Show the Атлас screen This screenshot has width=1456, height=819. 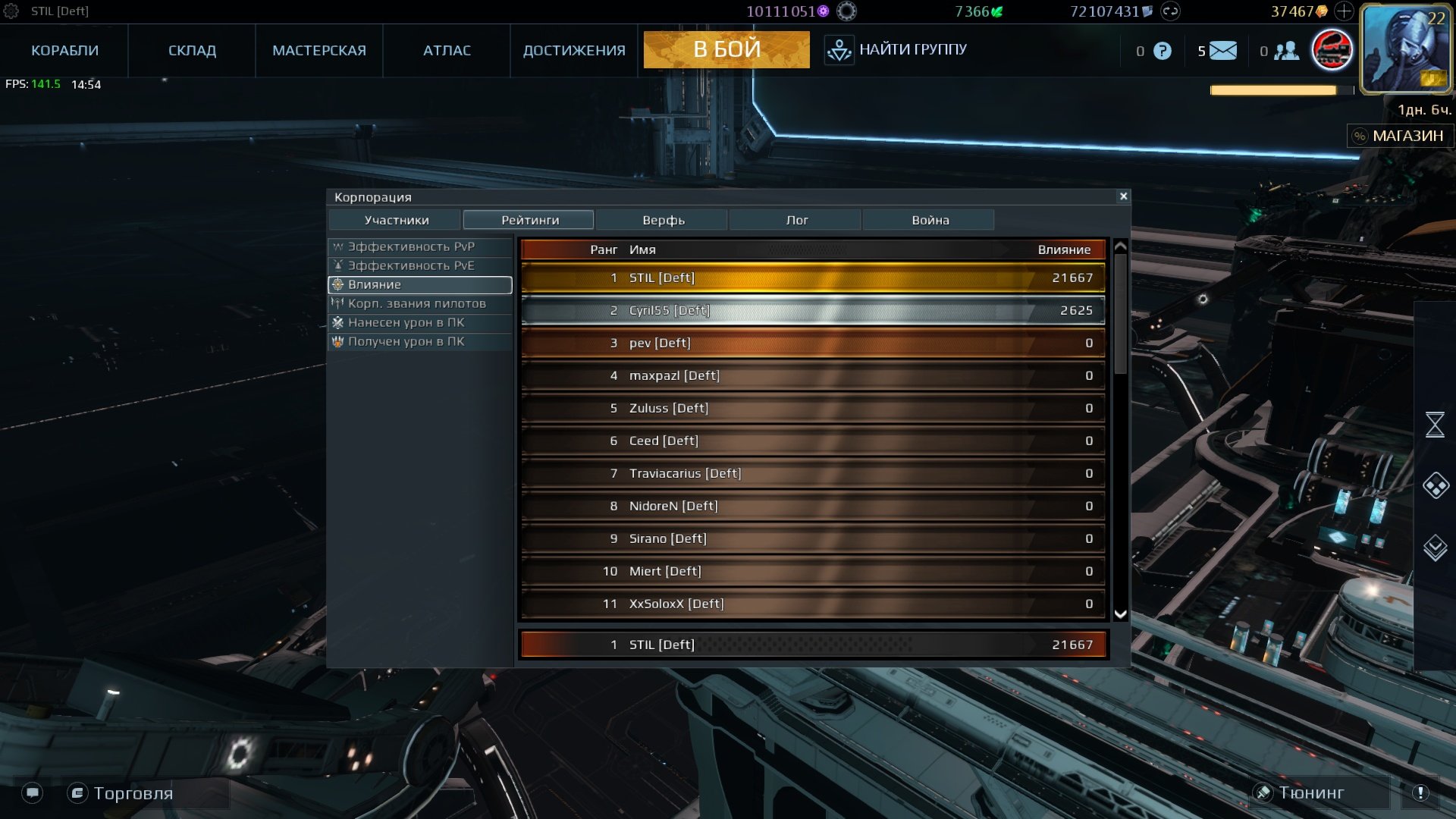(x=447, y=51)
